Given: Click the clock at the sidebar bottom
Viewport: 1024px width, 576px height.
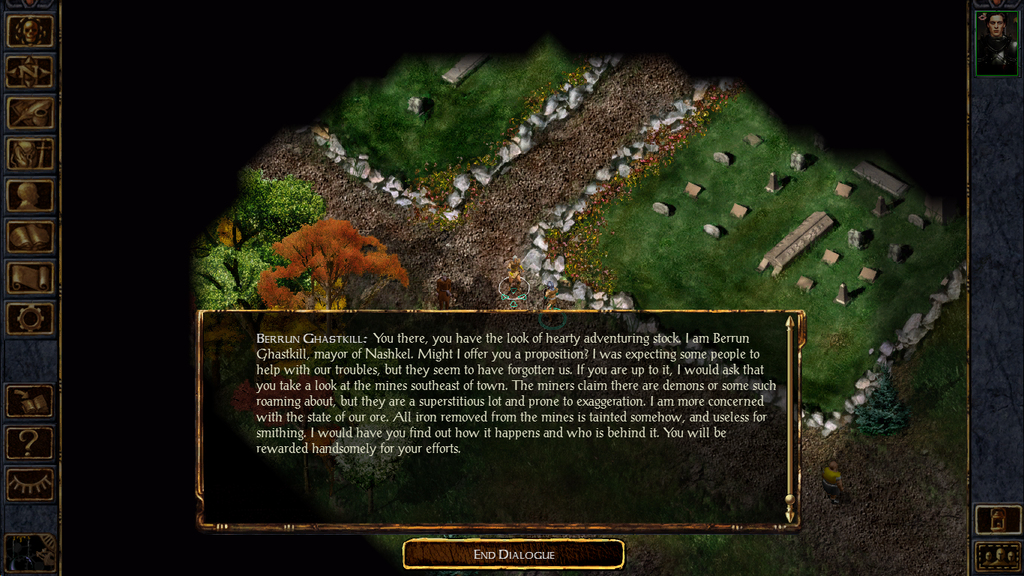Looking at the screenshot, I should coord(30,553).
